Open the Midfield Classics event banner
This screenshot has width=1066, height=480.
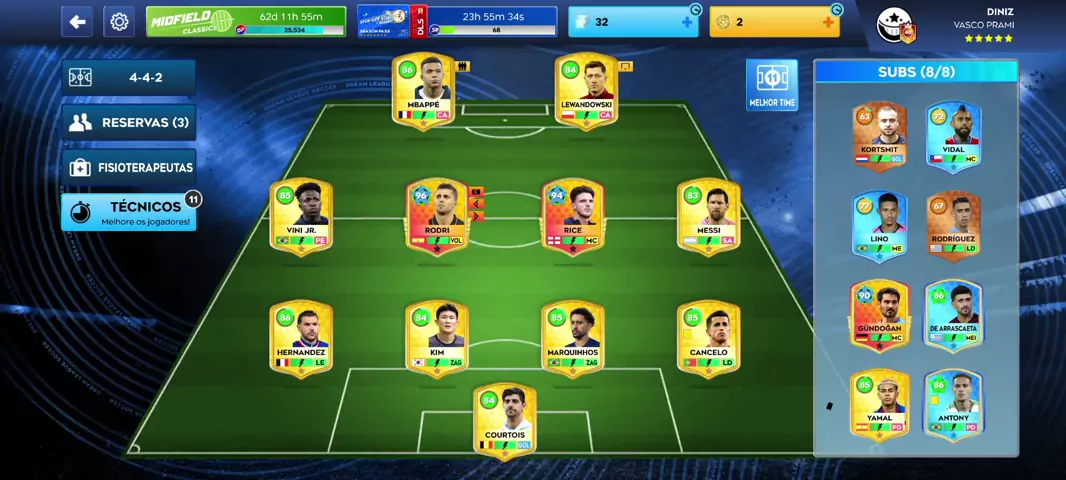pyautogui.click(x=245, y=21)
